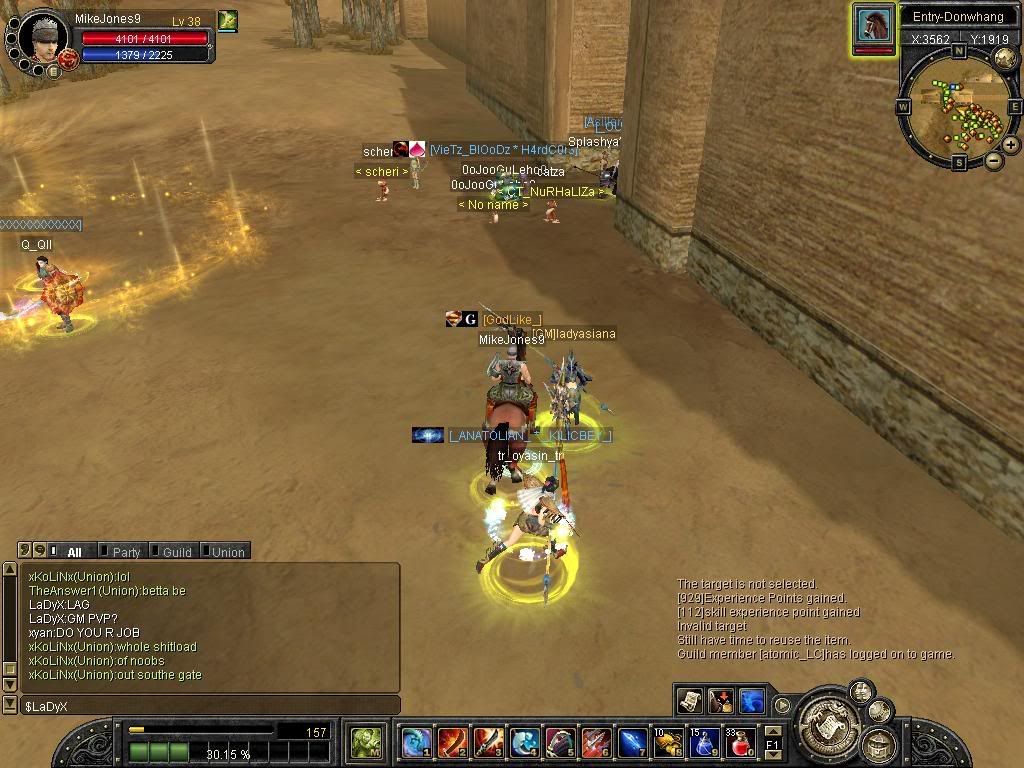Use the blue mana potion in slot 9
1024x768 pixels.
coord(704,742)
